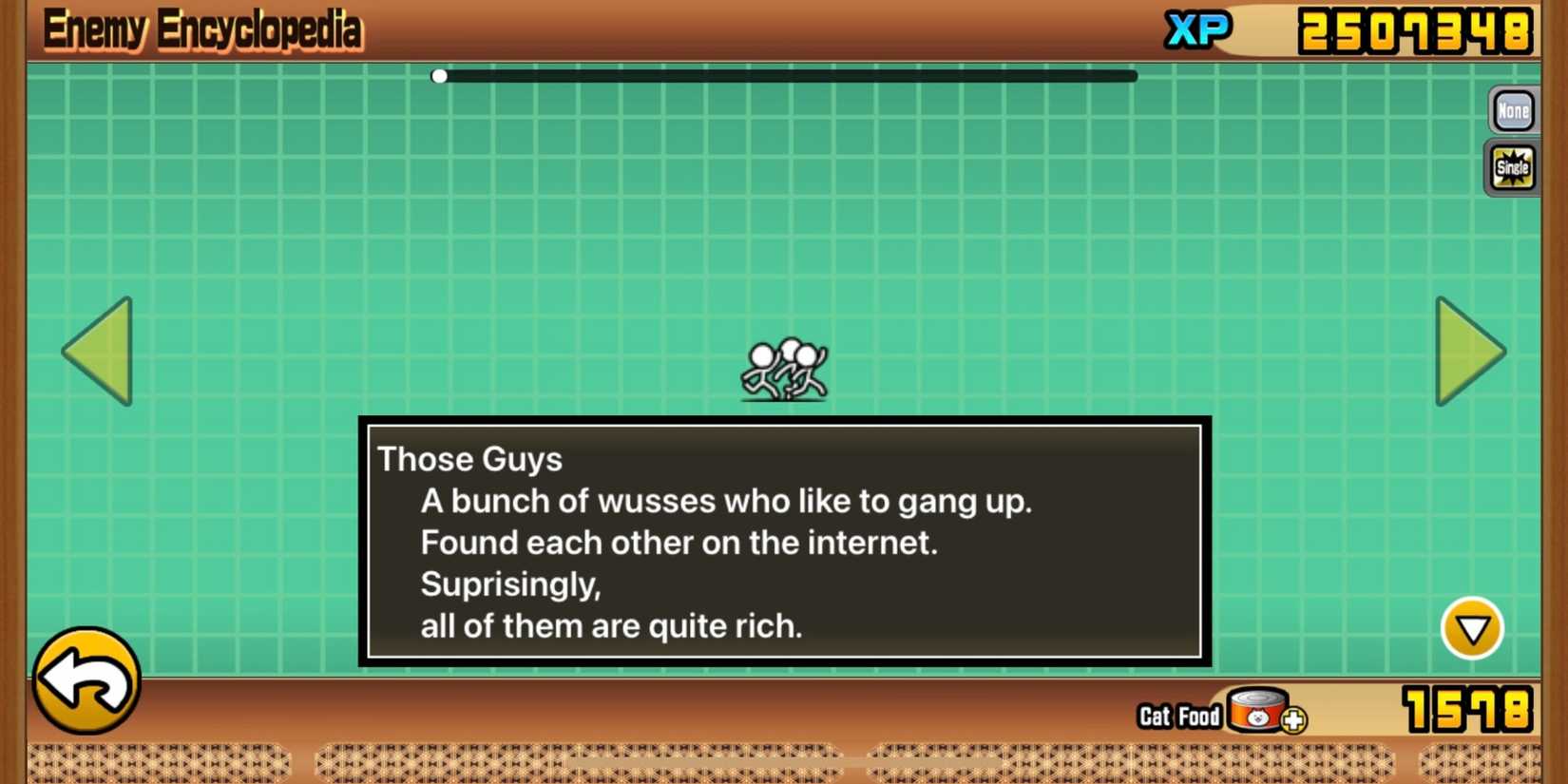The height and width of the screenshot is (784, 1568).
Task: Click the Those Guys enemy sprite
Action: pyautogui.click(x=785, y=369)
